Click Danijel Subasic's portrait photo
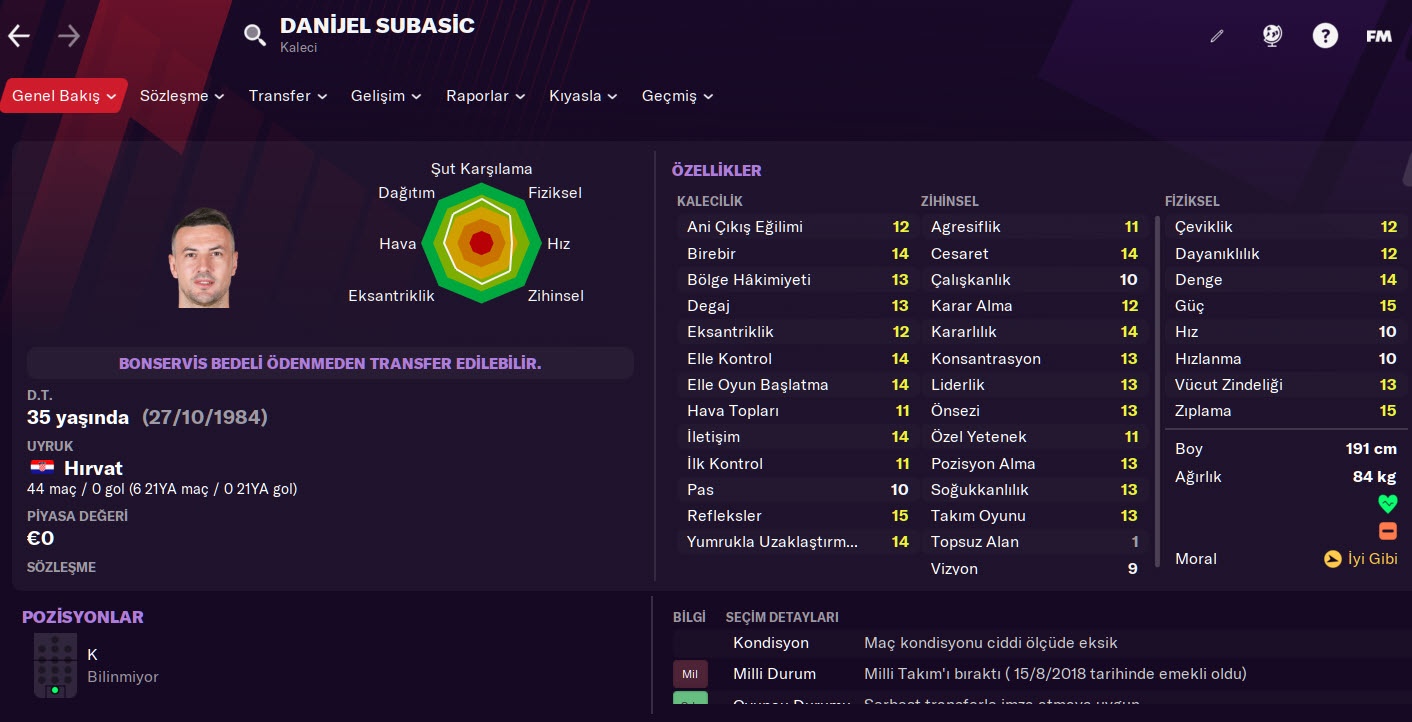Viewport: 1412px width, 722px height. (x=204, y=257)
